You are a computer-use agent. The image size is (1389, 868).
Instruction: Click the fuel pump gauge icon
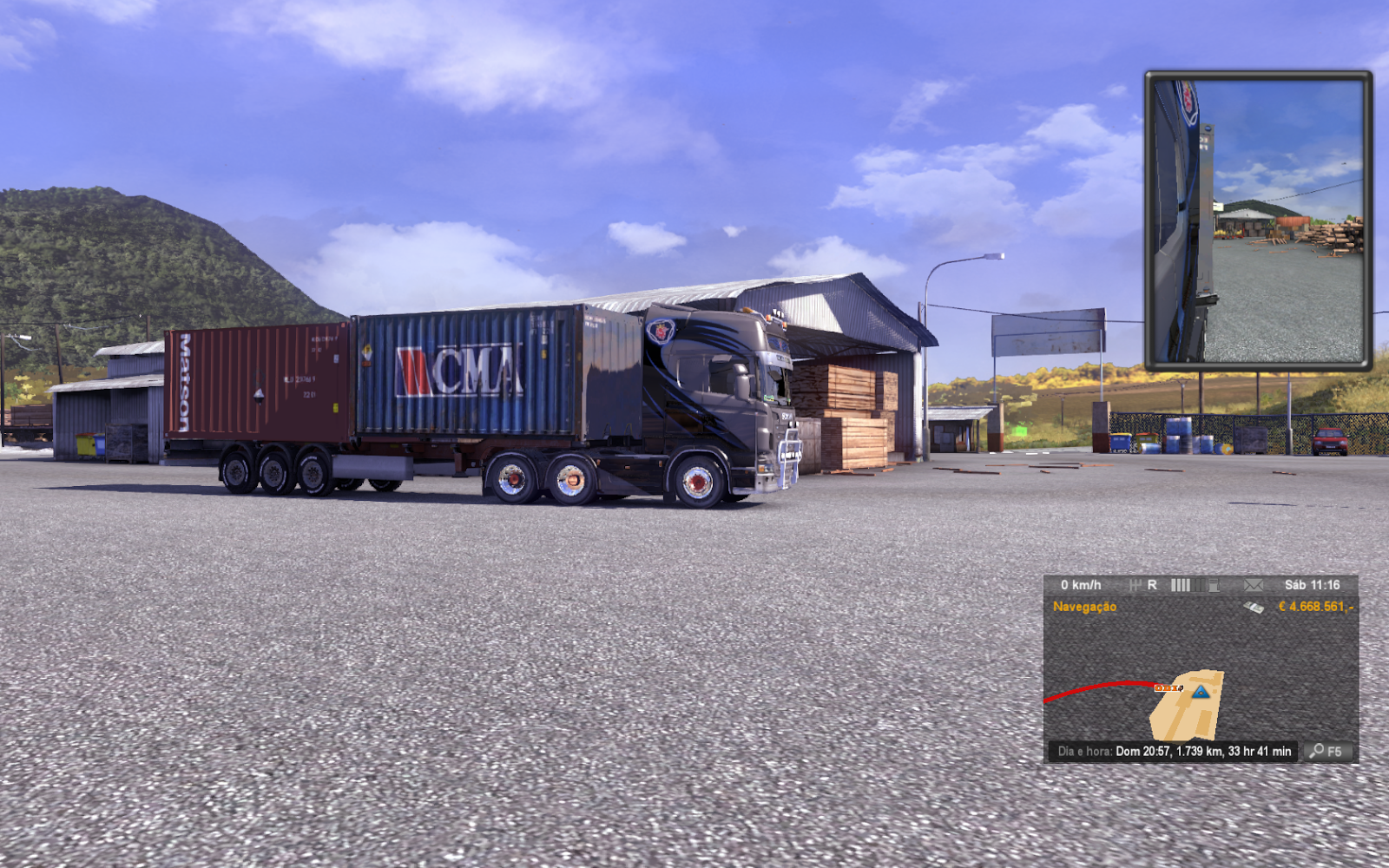click(x=1214, y=586)
